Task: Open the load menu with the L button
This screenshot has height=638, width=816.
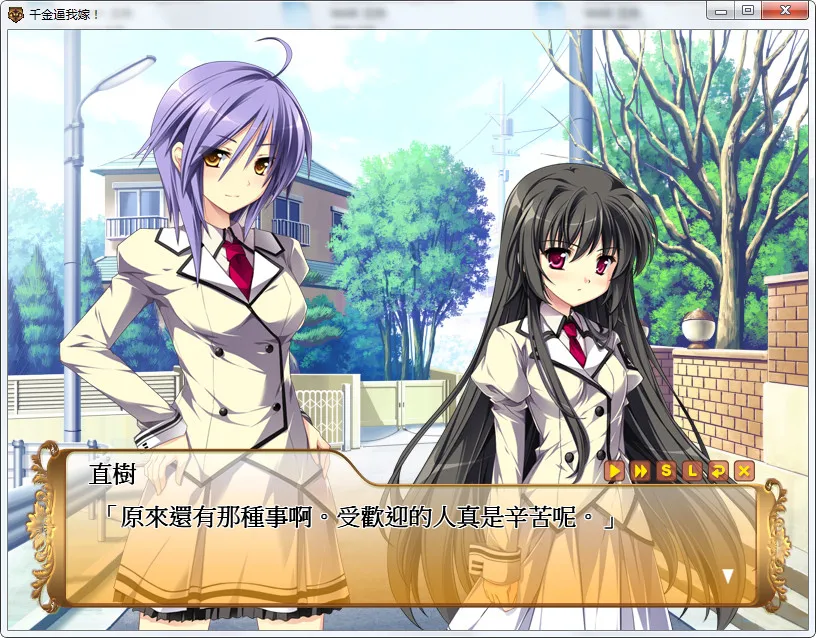Action: click(x=692, y=470)
